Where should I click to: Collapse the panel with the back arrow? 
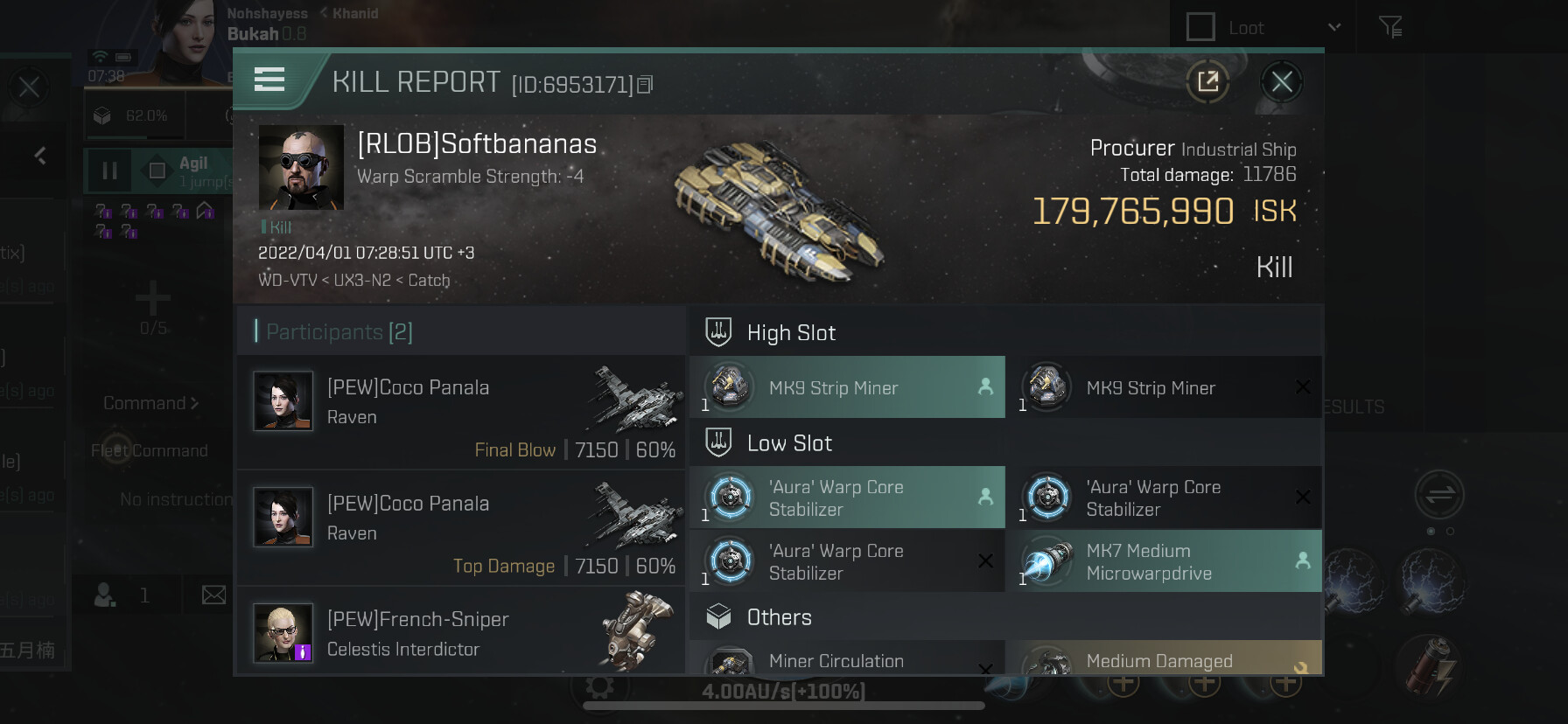(x=40, y=157)
